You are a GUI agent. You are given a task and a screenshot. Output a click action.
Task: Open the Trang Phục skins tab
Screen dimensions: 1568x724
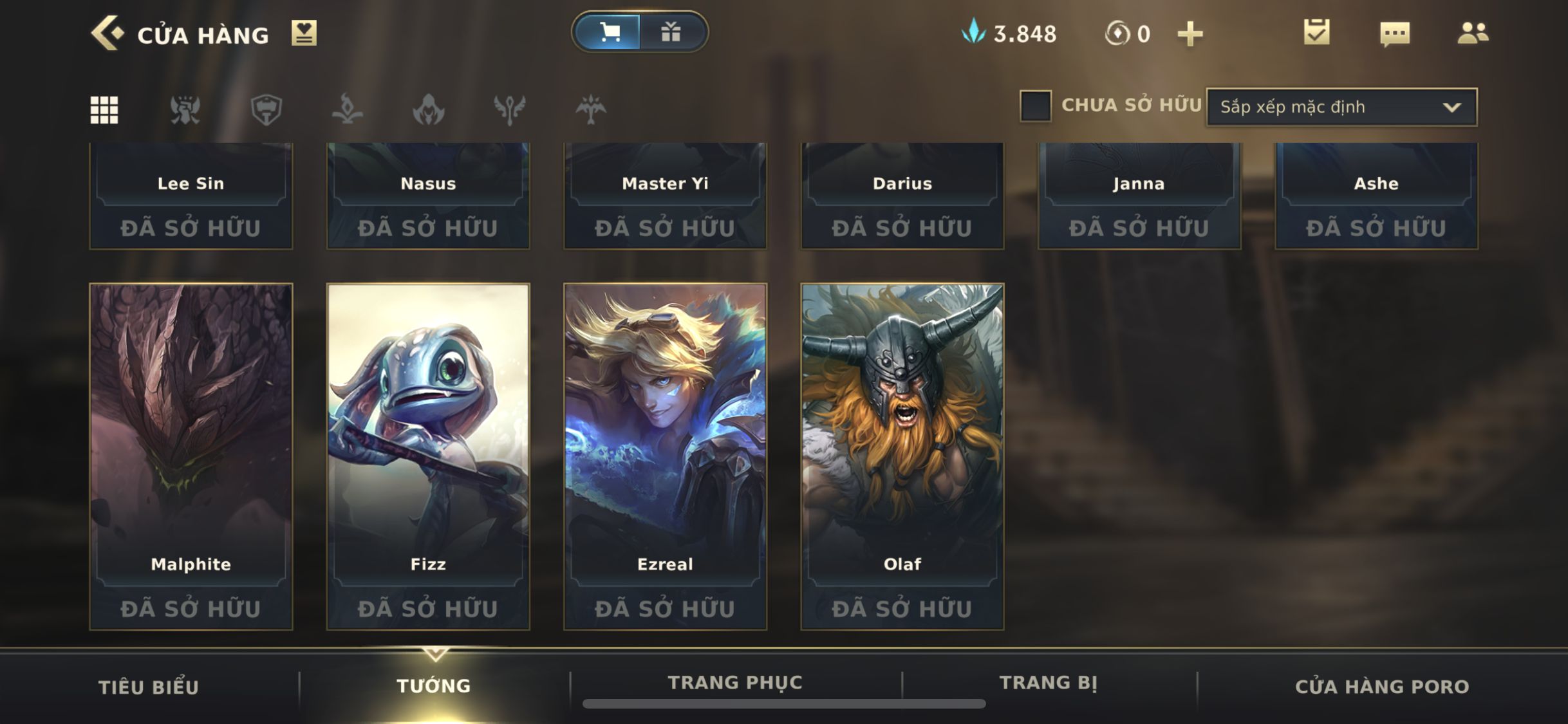[735, 683]
